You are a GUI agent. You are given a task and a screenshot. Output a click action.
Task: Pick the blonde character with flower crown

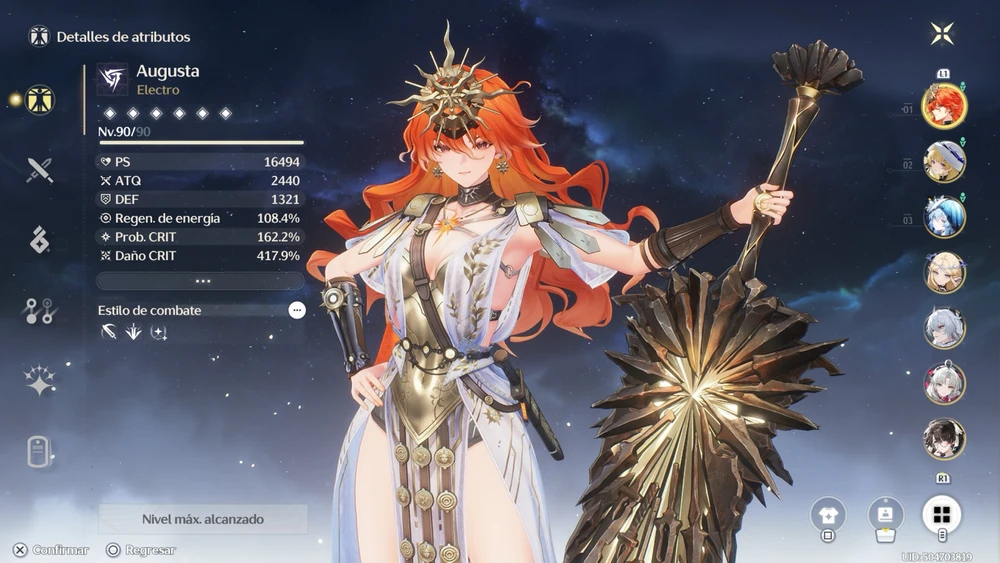click(x=943, y=273)
